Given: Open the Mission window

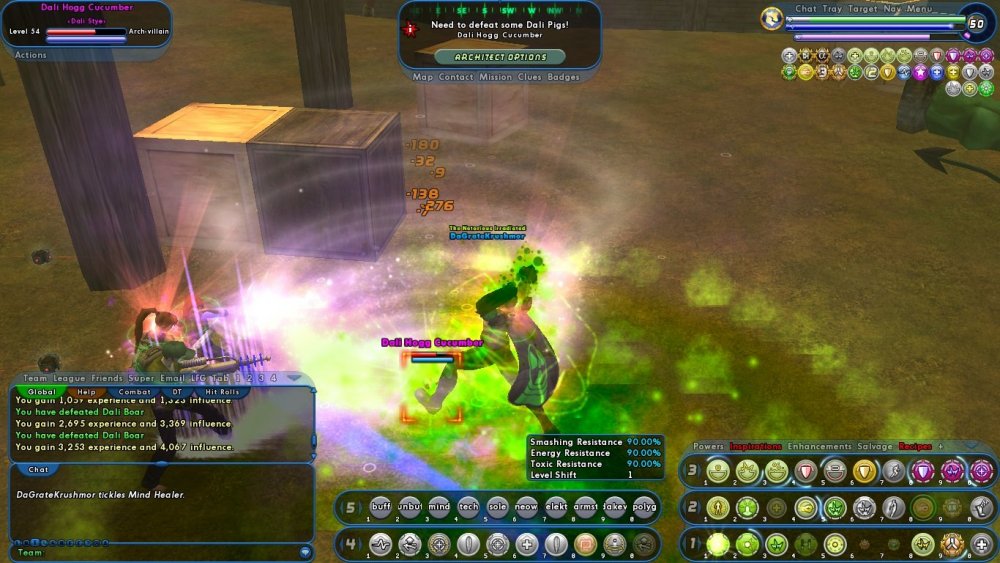Looking at the screenshot, I should point(495,77).
